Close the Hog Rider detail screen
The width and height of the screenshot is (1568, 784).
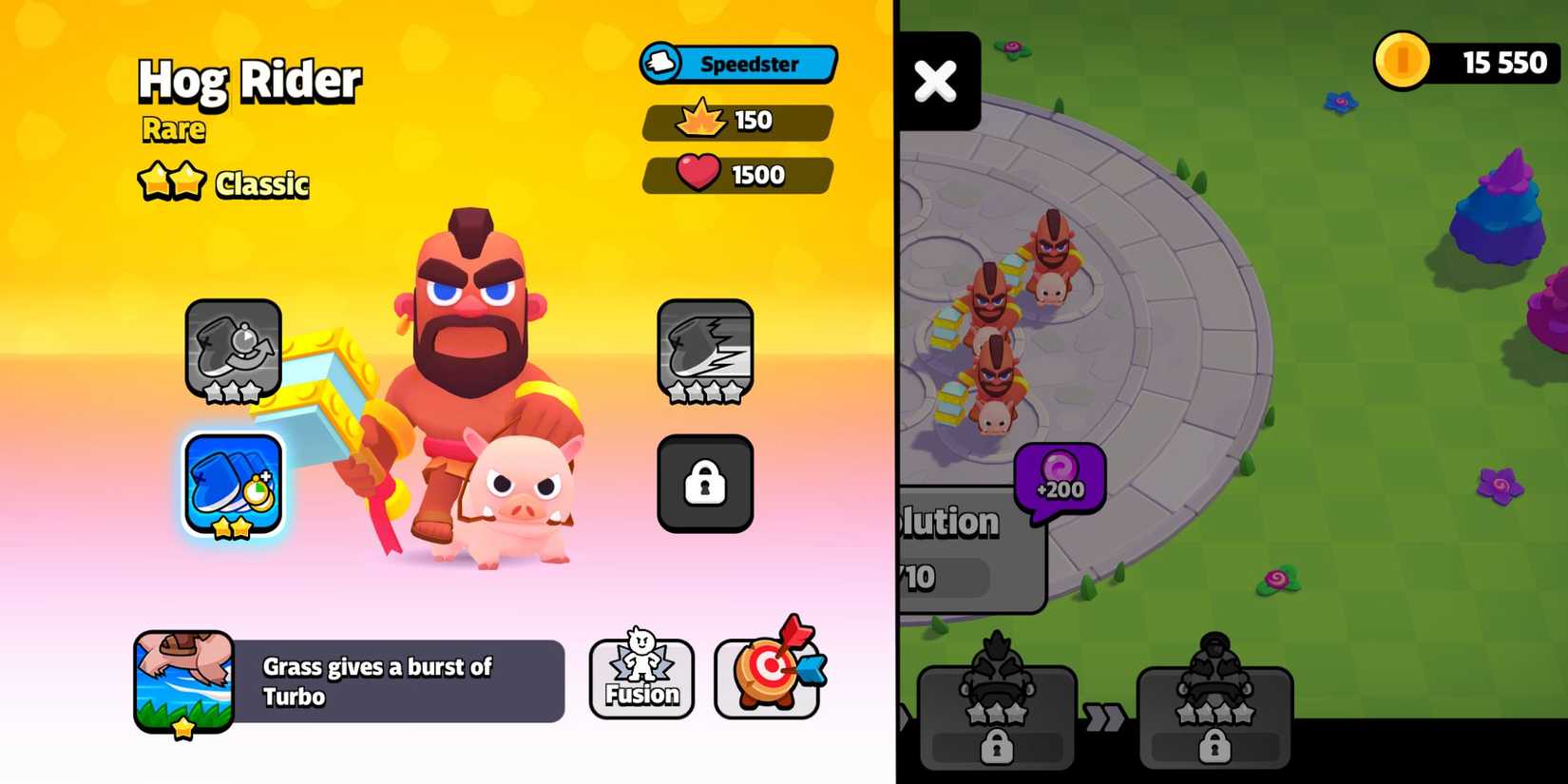937,83
